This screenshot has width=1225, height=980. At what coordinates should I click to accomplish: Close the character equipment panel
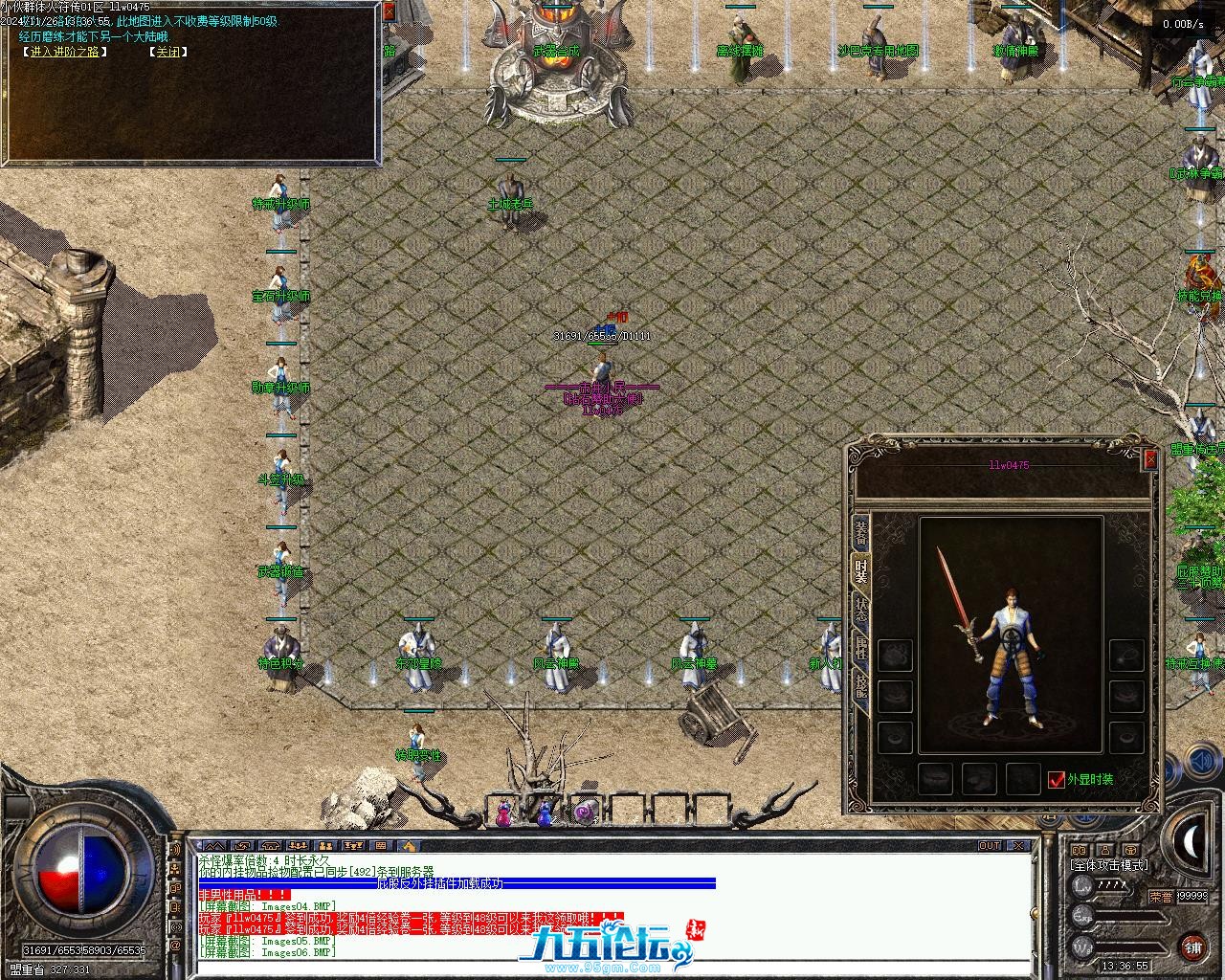coord(1150,460)
